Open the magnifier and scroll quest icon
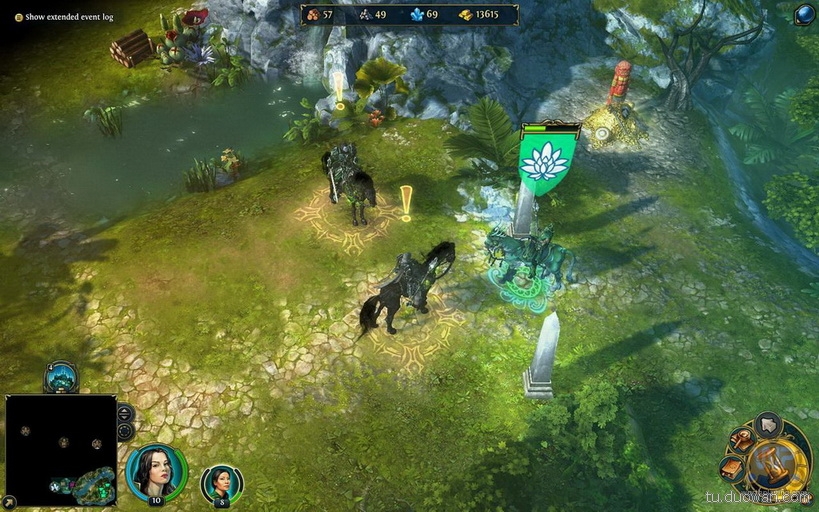819x512 pixels. (741, 439)
